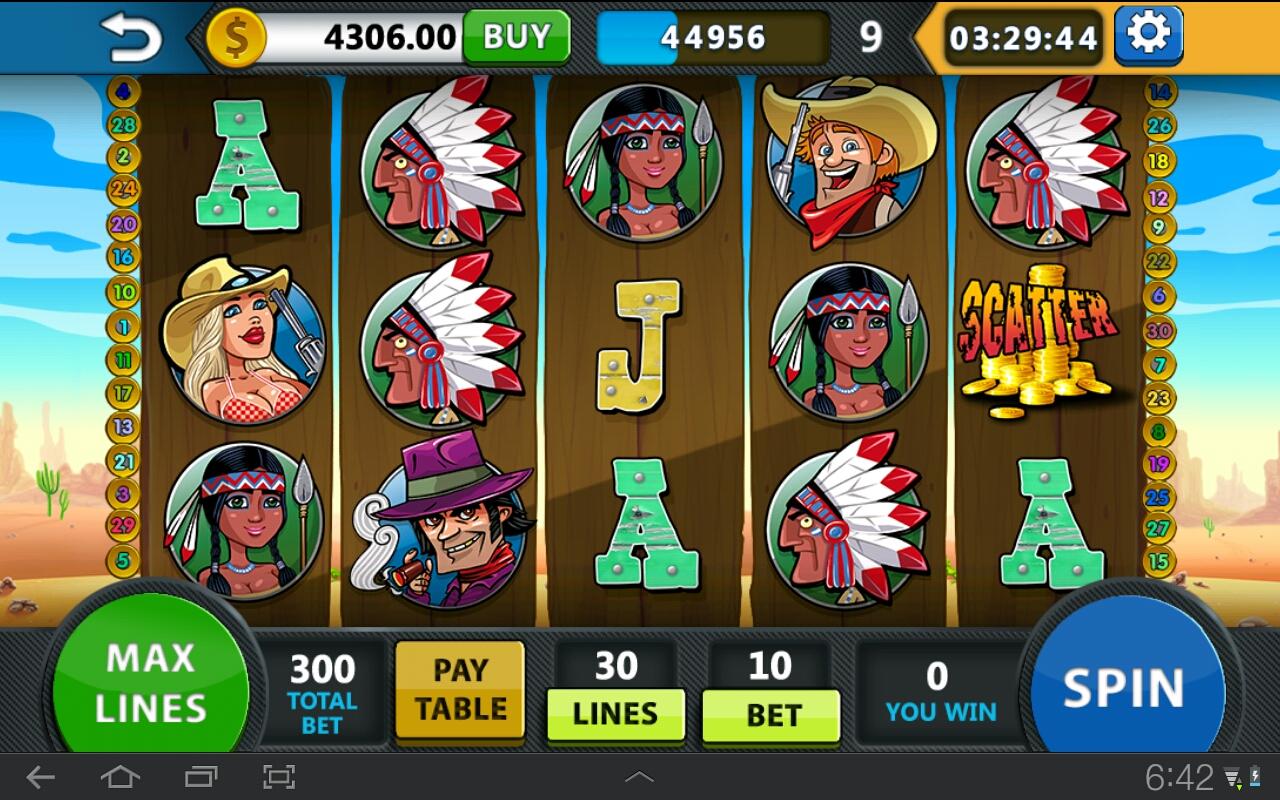This screenshot has width=1280, height=800.
Task: Go back using the white arrow button
Action: click(132, 37)
